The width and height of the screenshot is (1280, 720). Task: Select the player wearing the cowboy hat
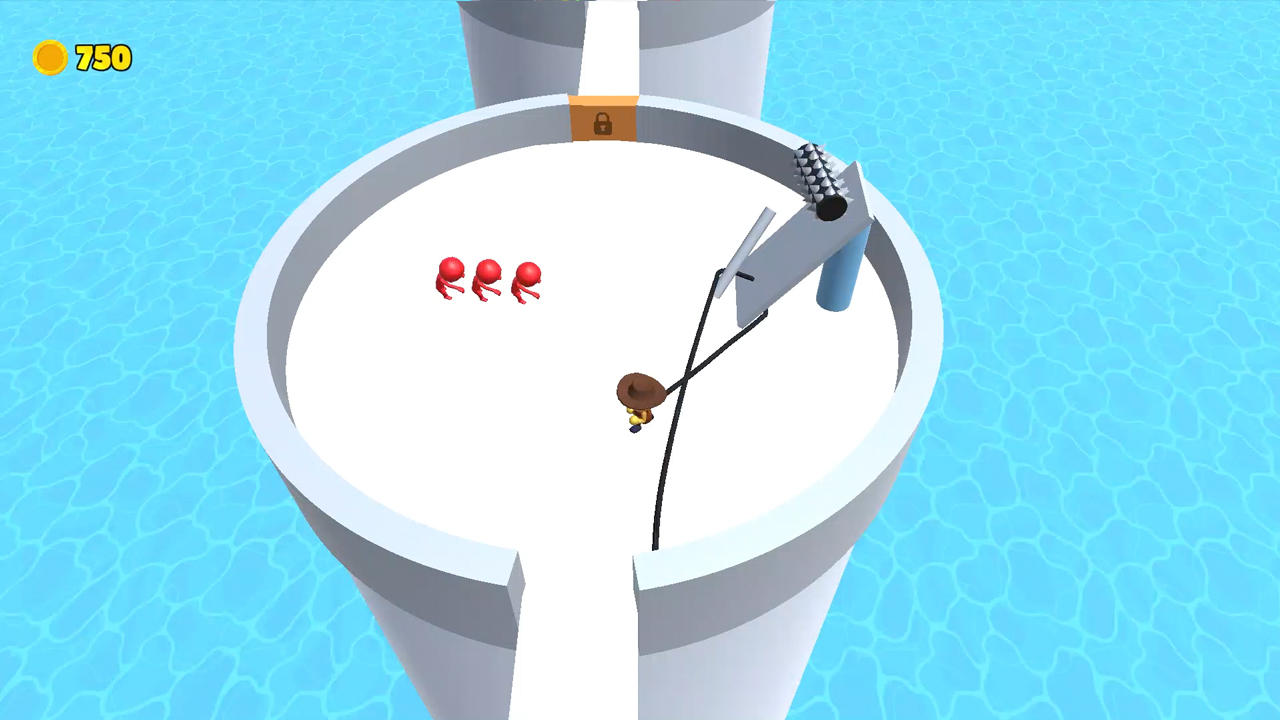click(x=638, y=400)
